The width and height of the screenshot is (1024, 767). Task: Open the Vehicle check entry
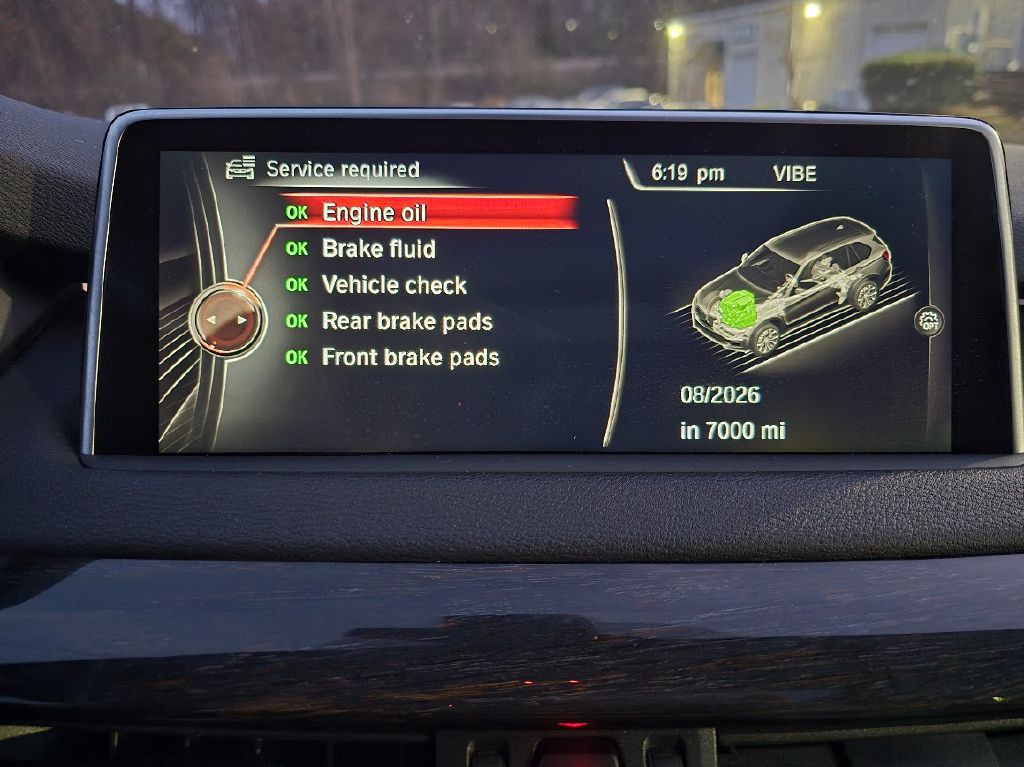[394, 285]
